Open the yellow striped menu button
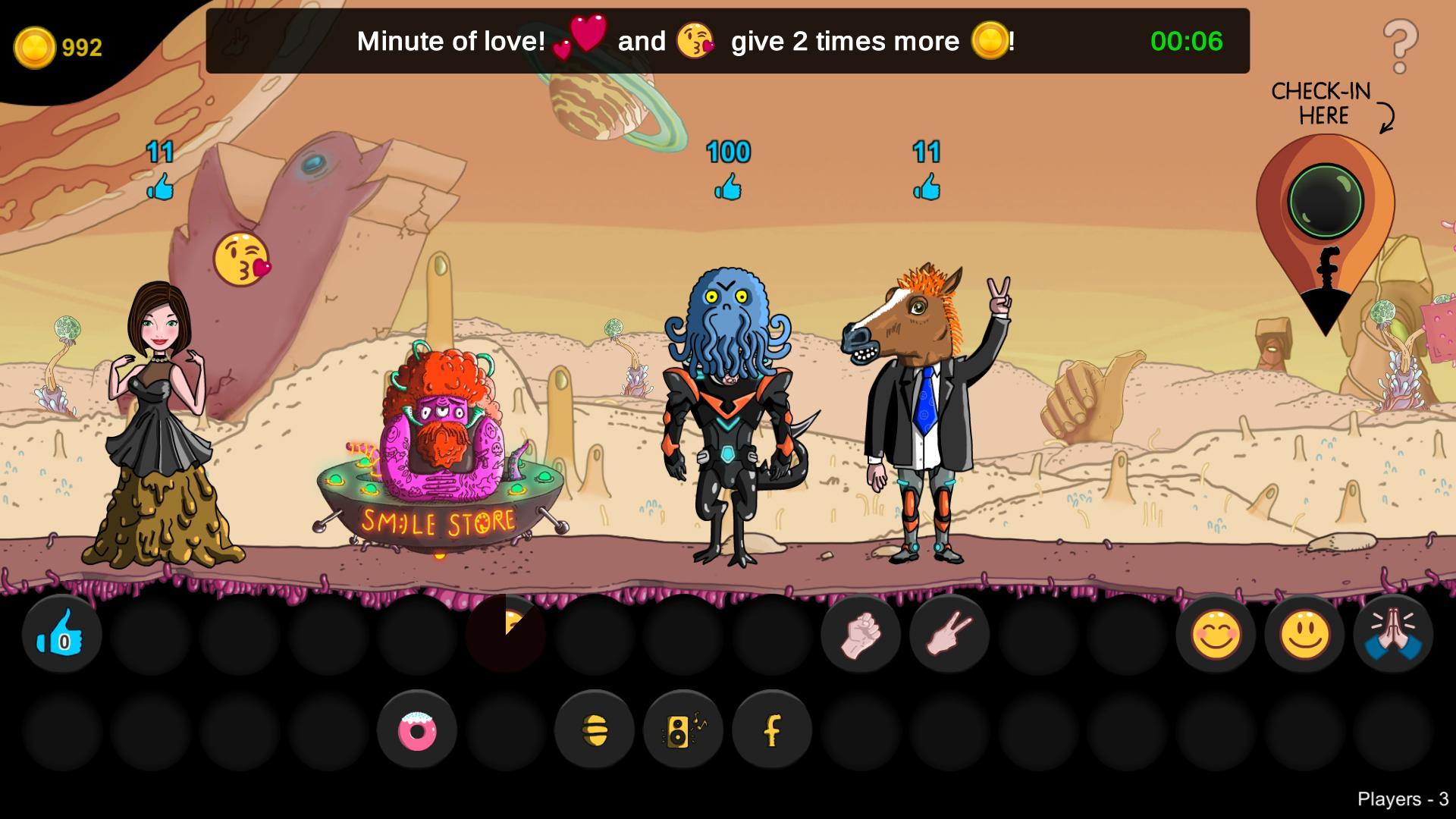The image size is (1456, 819). (595, 731)
